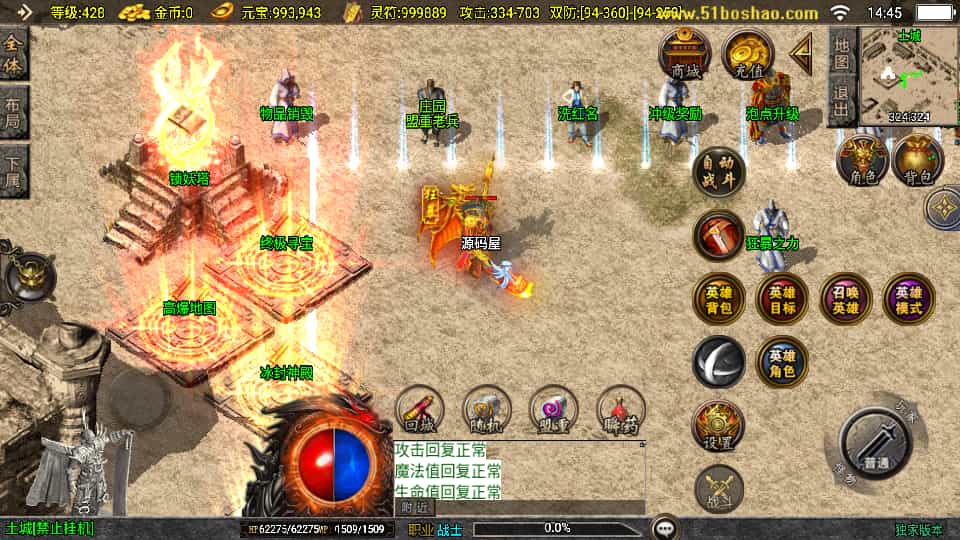Toggle 自动战斗 auto battle
The width and height of the screenshot is (960, 540).
click(x=718, y=170)
